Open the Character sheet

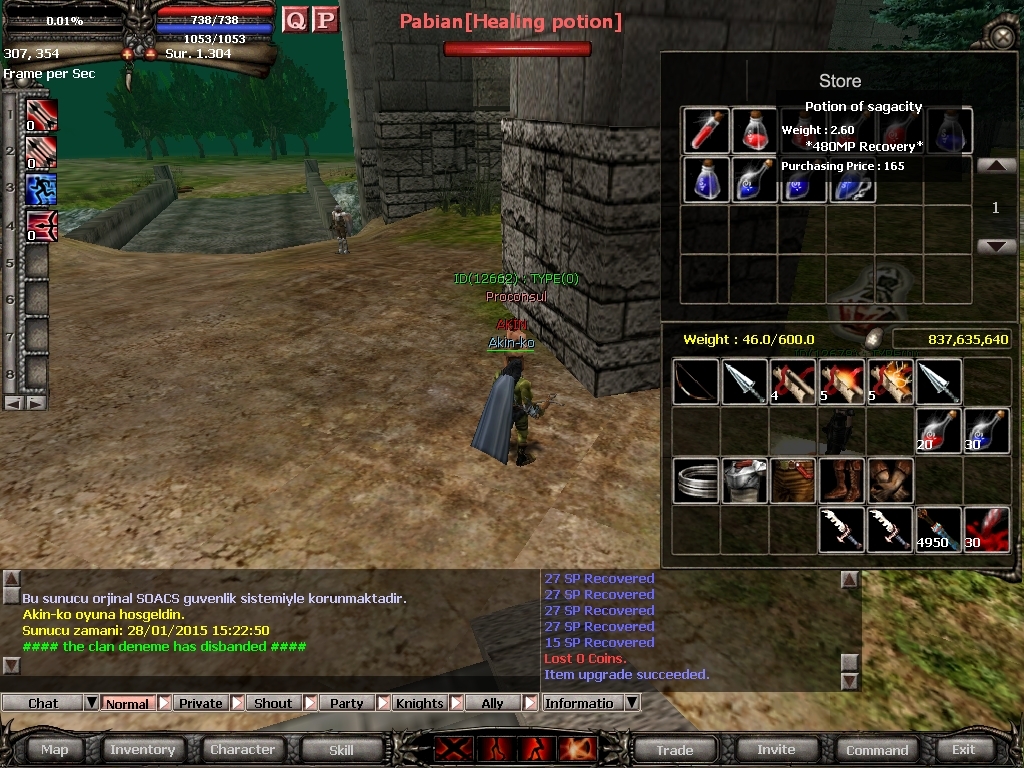pyautogui.click(x=242, y=749)
